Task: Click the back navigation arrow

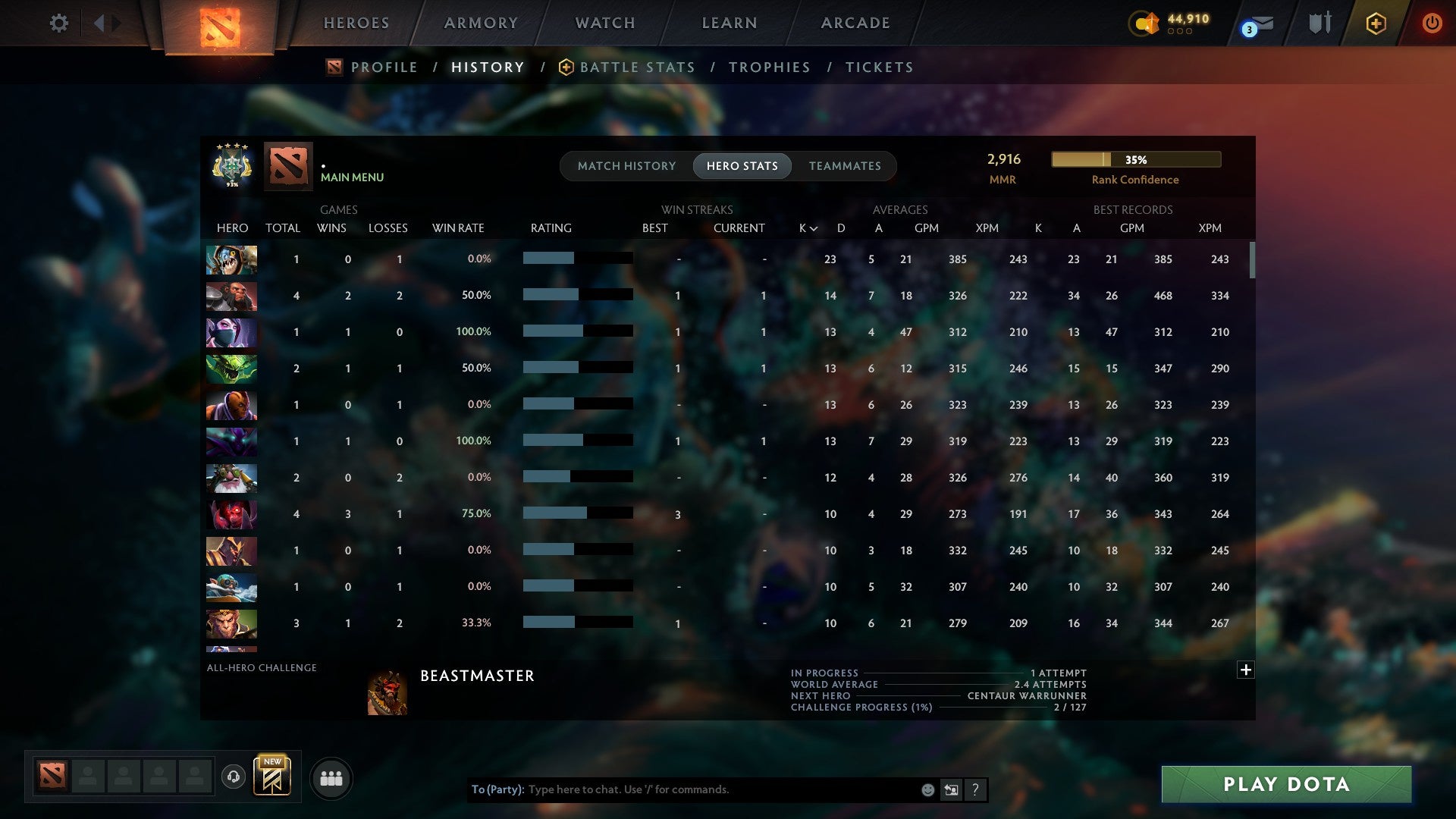Action: click(99, 23)
